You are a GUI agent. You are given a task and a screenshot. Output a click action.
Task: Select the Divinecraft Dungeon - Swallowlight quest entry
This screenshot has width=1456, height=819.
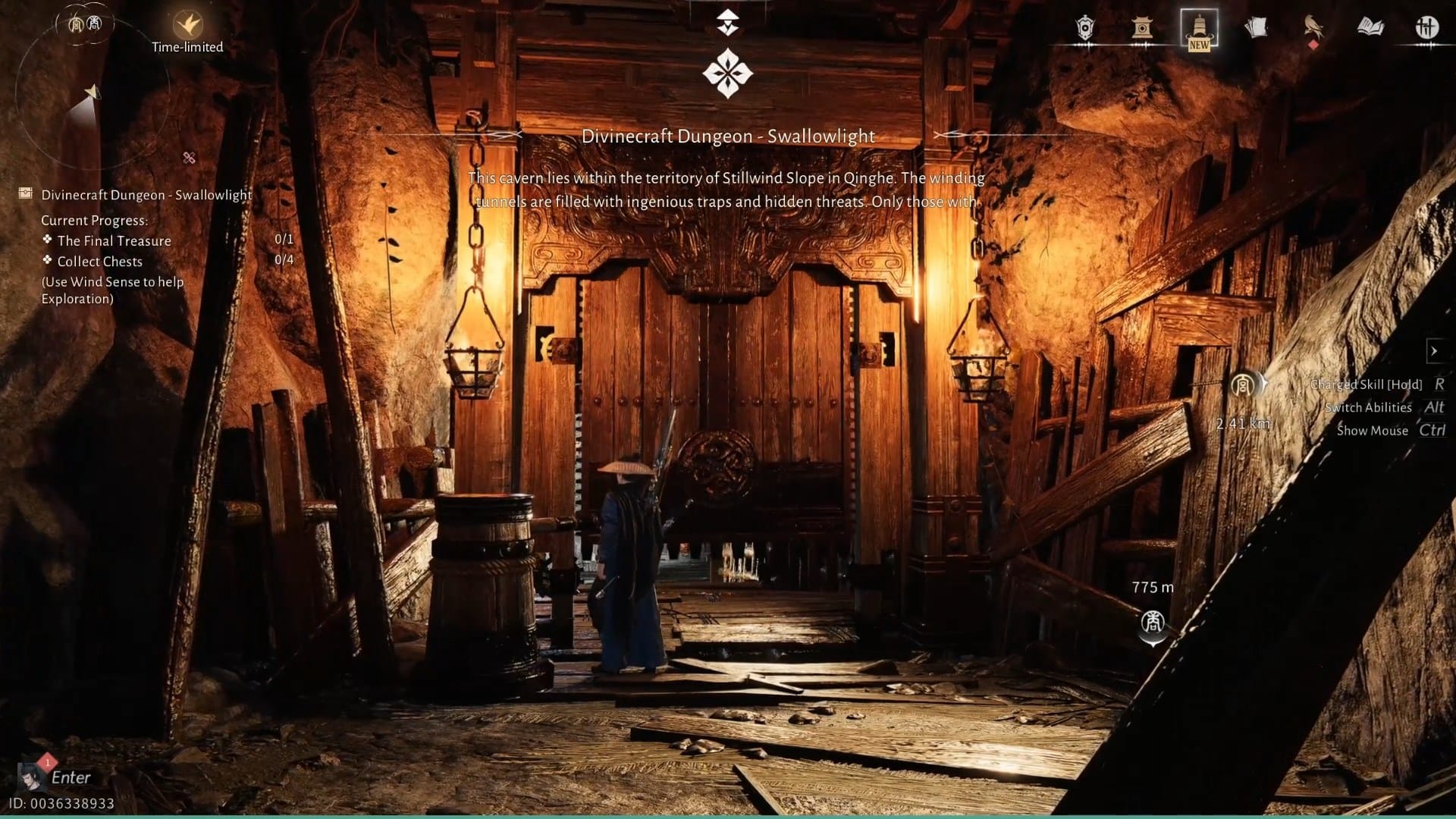[x=148, y=195]
